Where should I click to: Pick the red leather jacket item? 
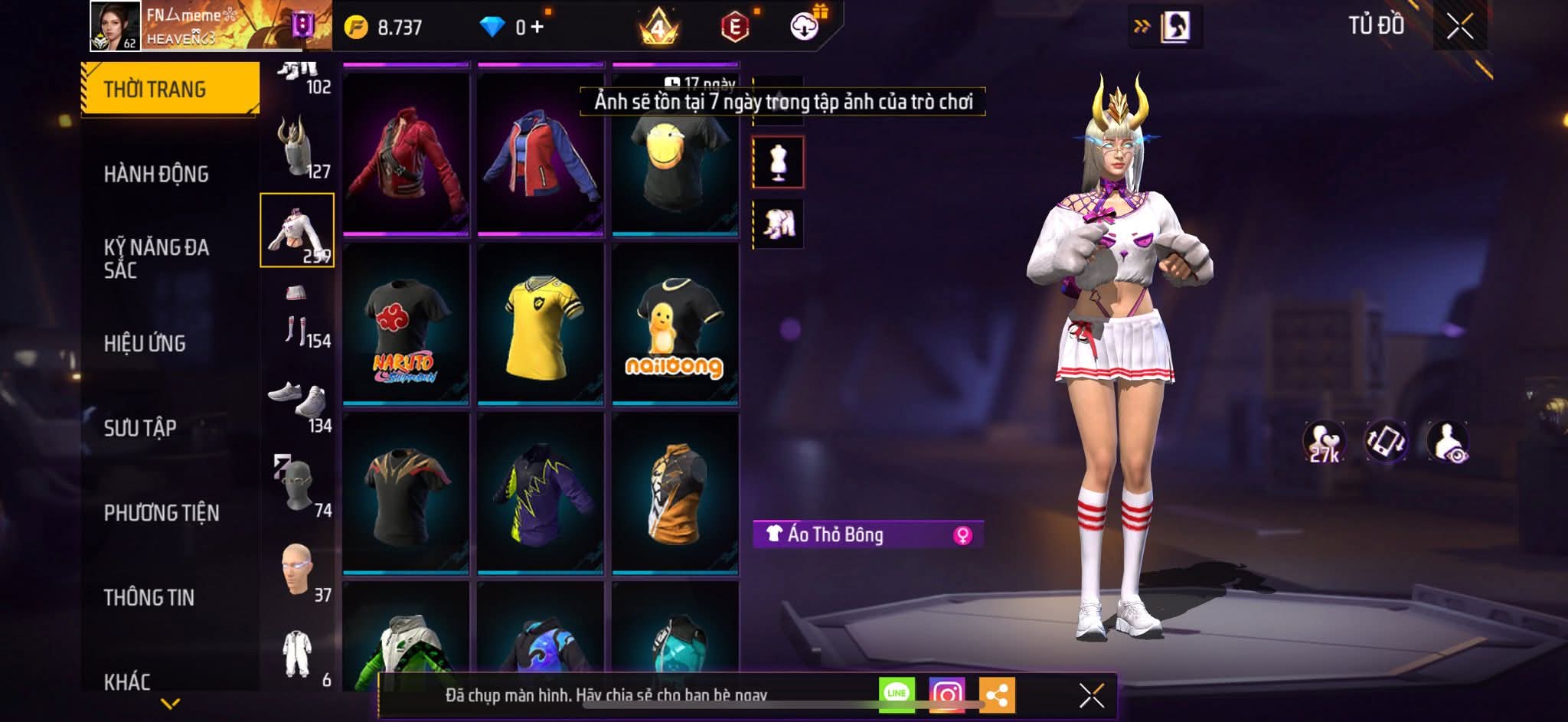[406, 156]
